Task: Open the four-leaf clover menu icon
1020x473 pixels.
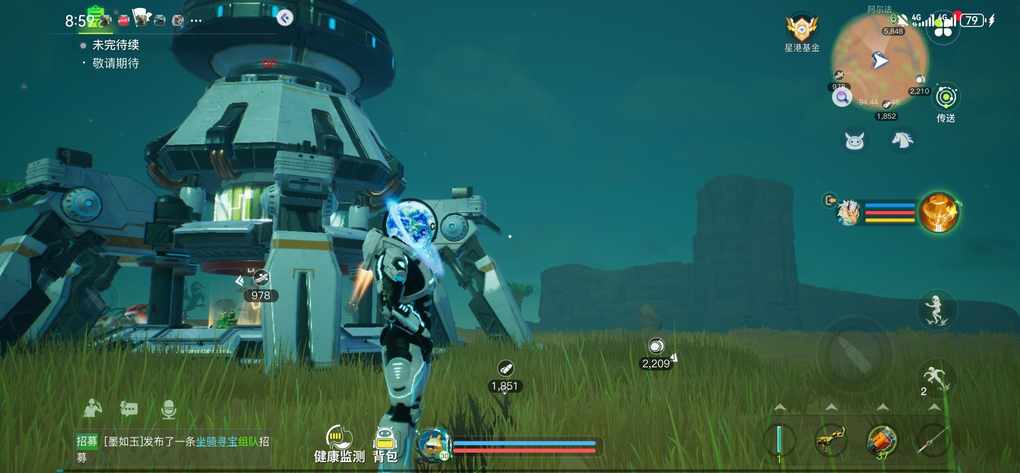Action: pyautogui.click(x=941, y=28)
